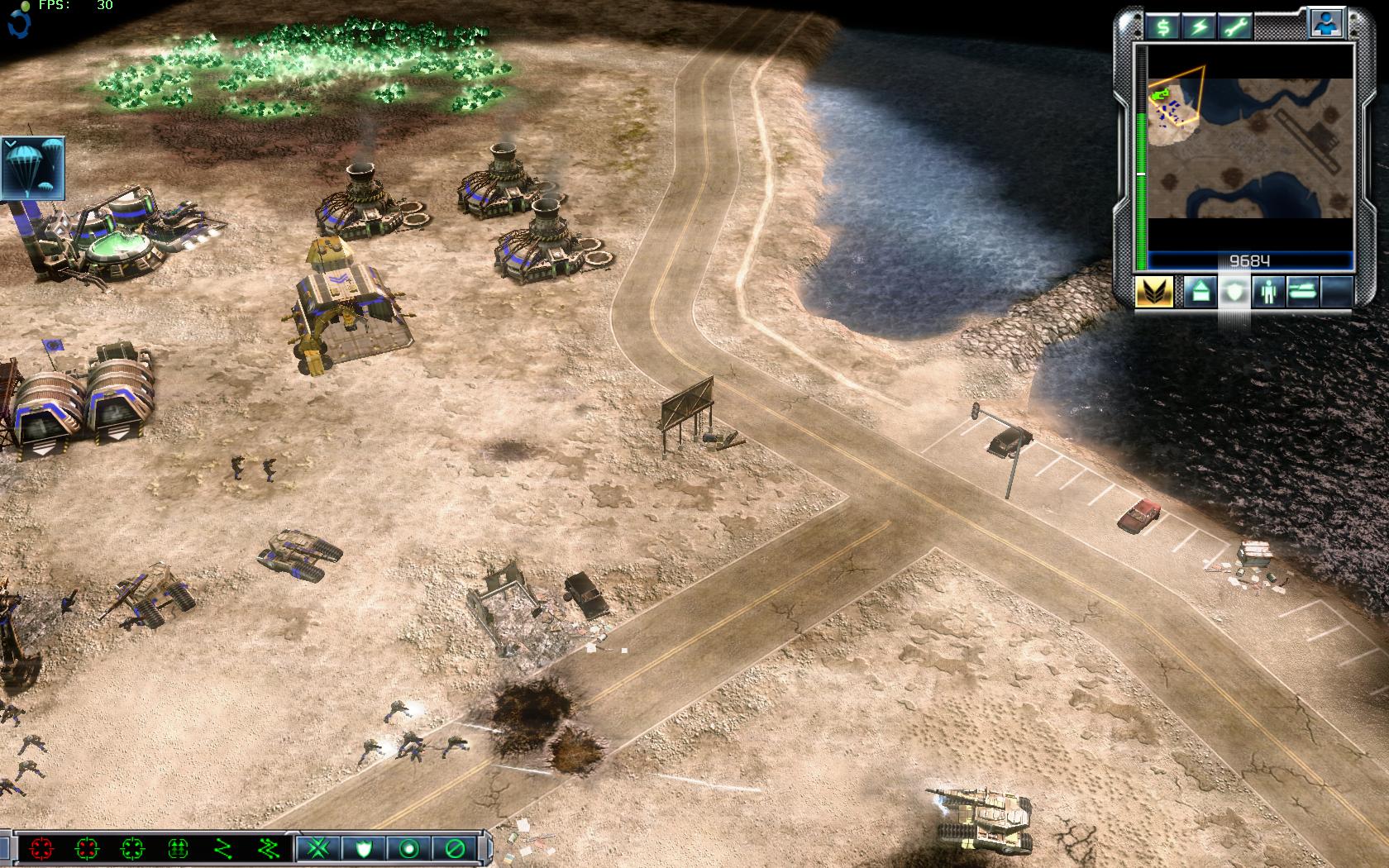Issue the stop command with slashed circle
This screenshot has width=1389, height=868.
[x=455, y=847]
